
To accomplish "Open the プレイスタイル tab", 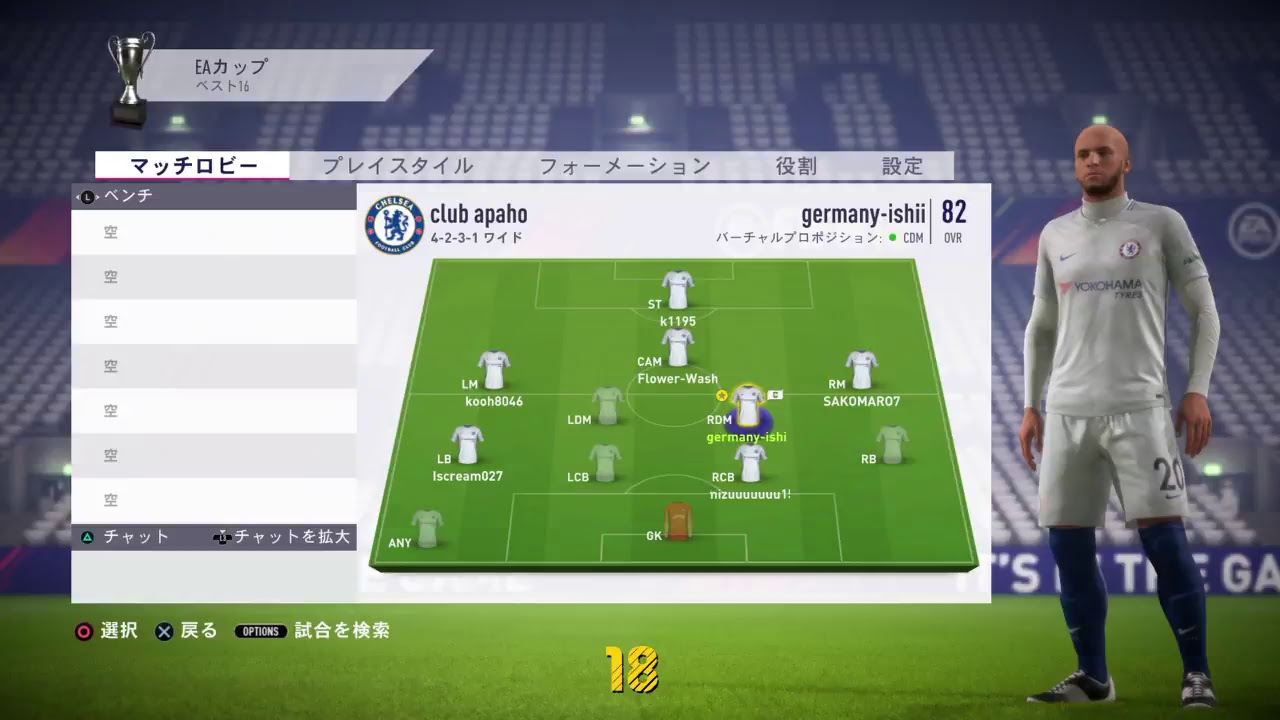I will pyautogui.click(x=397, y=166).
